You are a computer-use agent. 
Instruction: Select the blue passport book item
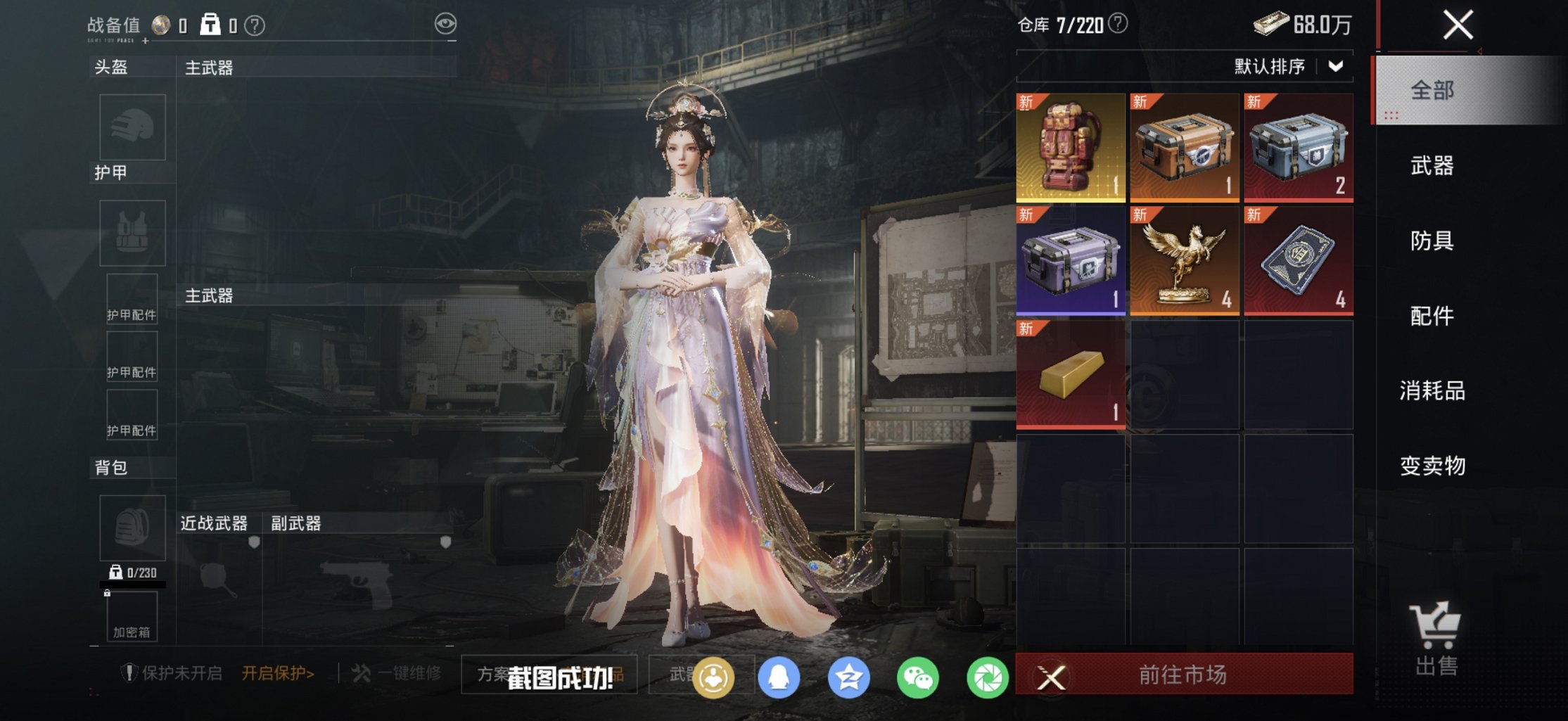click(1298, 261)
